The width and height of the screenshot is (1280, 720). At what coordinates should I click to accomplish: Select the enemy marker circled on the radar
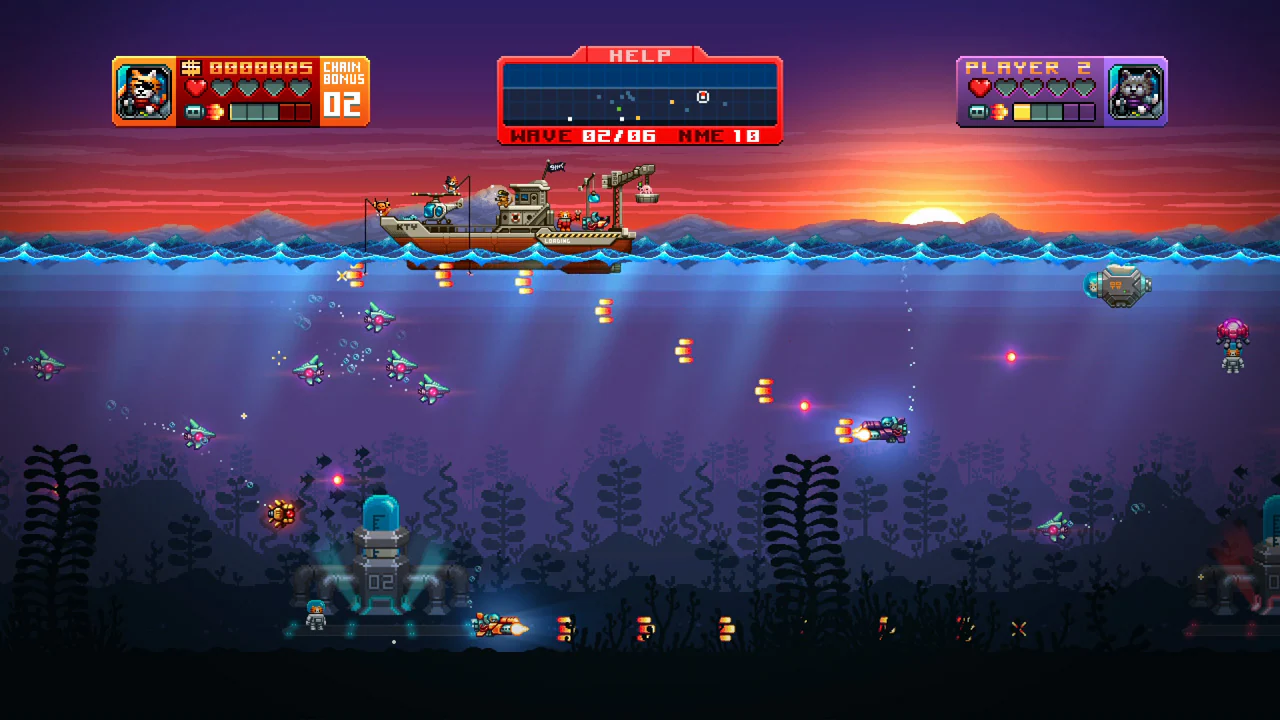coord(703,96)
